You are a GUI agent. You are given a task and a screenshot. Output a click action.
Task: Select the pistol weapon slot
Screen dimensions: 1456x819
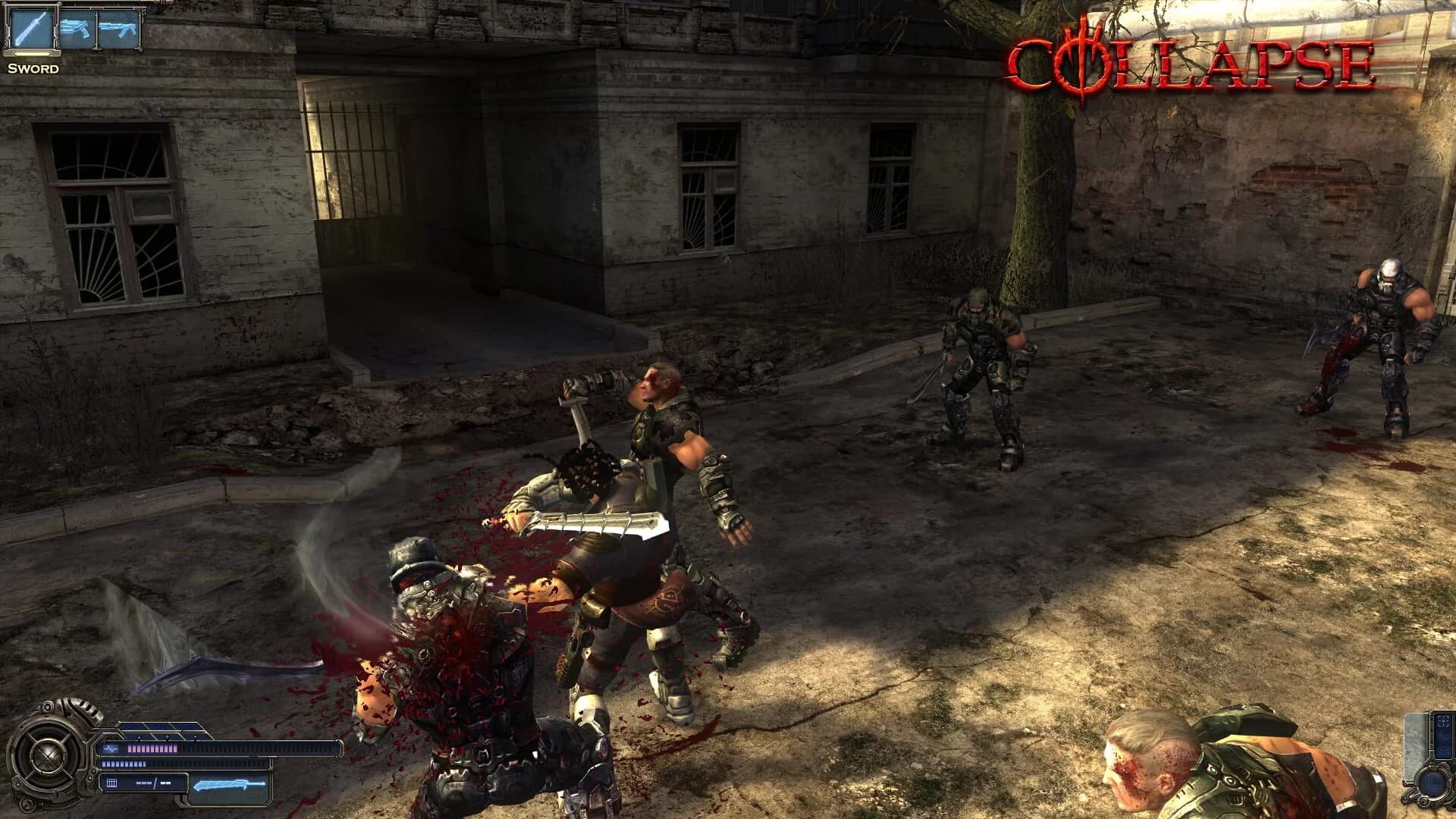77,29
